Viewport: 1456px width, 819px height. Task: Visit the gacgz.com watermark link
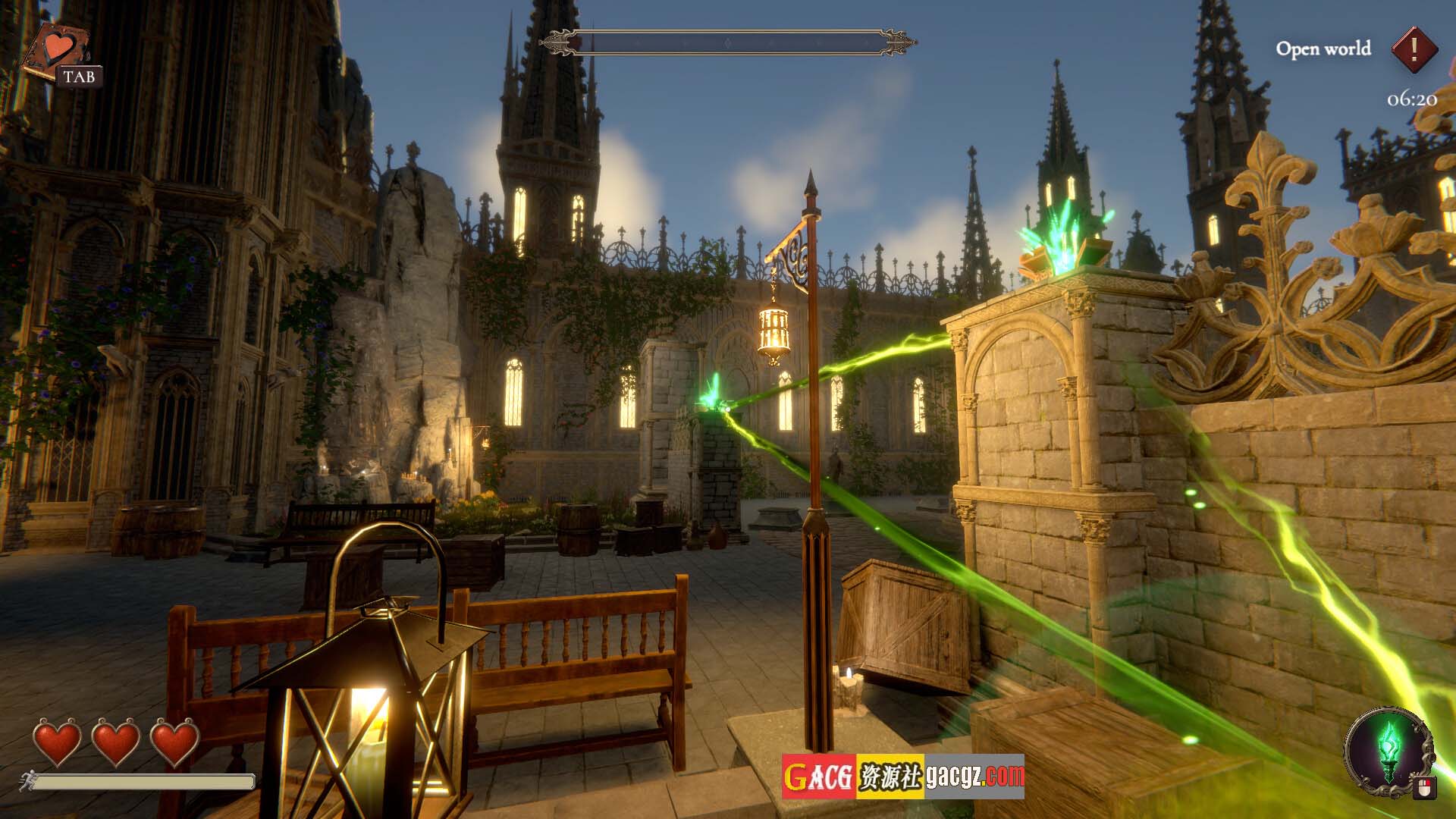(973, 776)
